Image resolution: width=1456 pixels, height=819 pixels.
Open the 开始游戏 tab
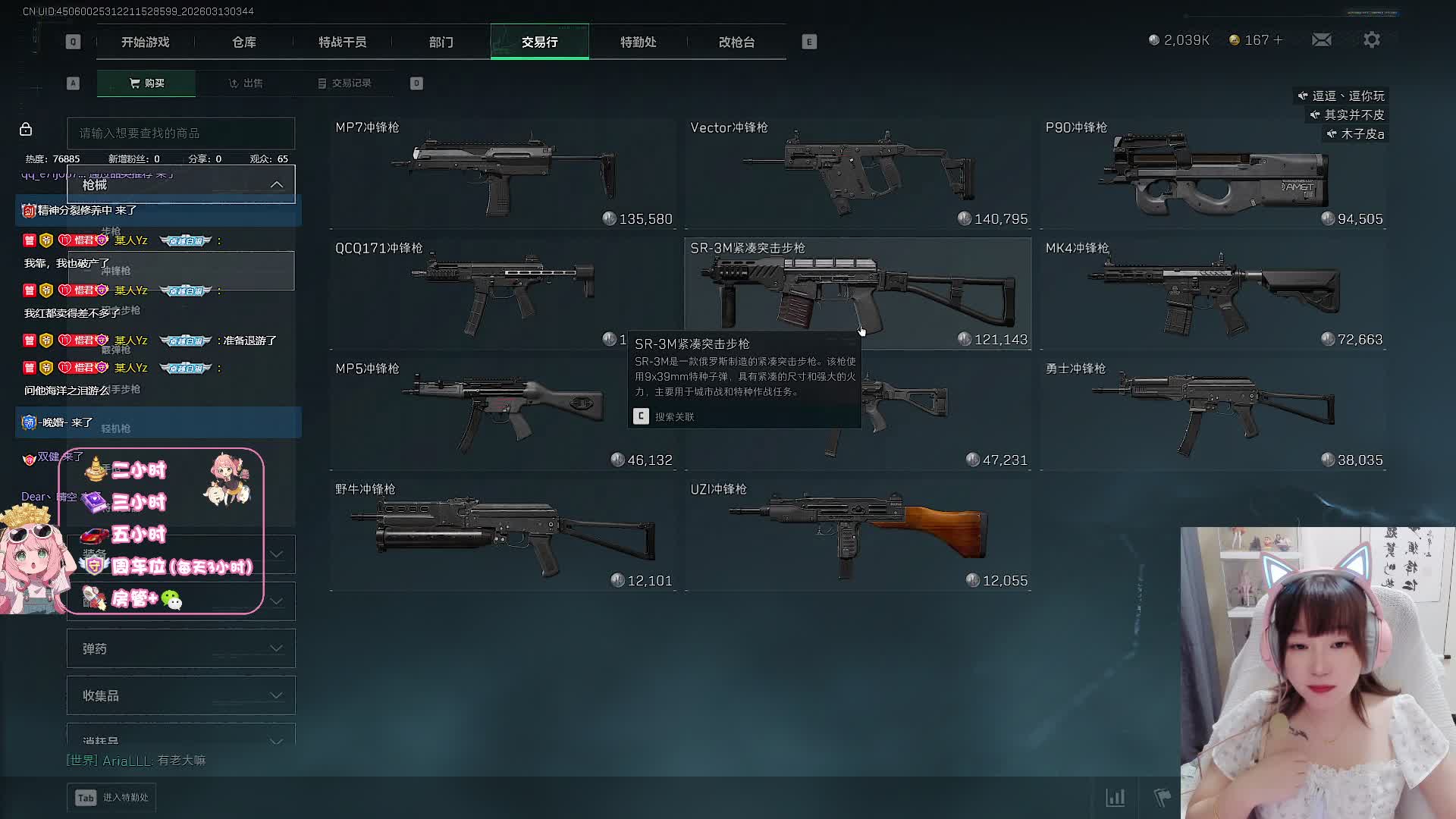(145, 42)
